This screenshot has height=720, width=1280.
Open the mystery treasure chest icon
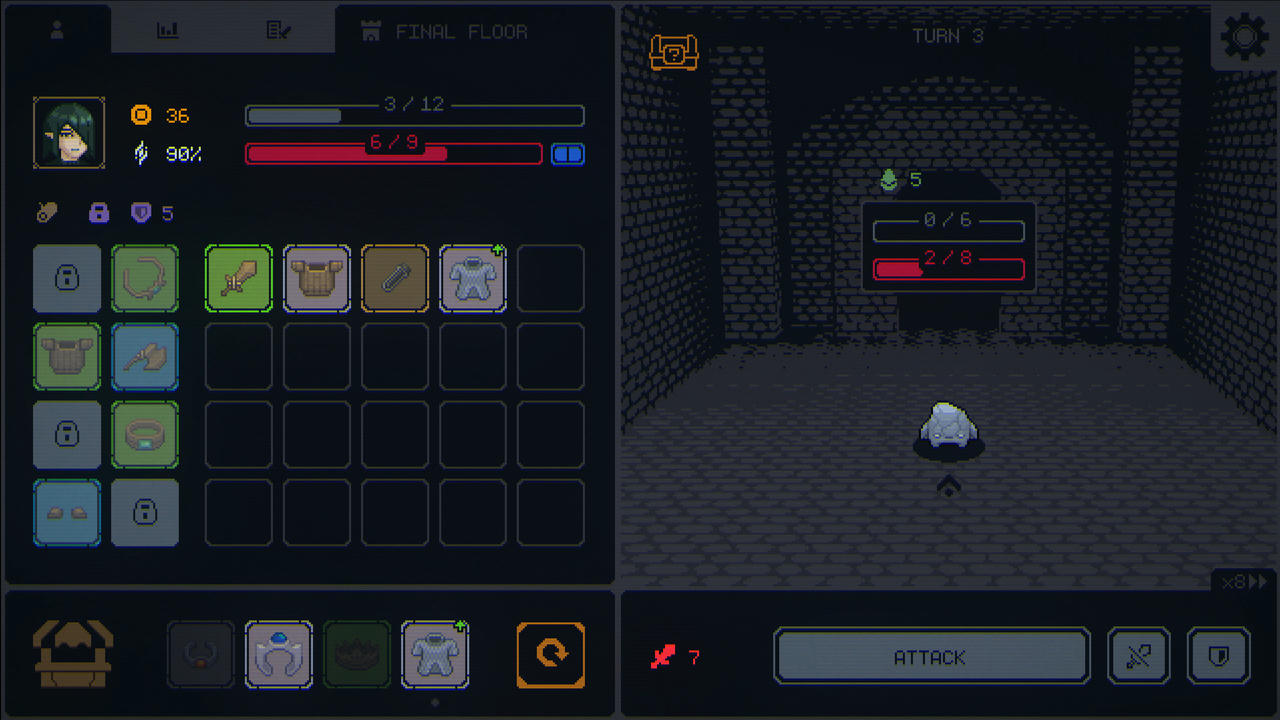coord(673,52)
